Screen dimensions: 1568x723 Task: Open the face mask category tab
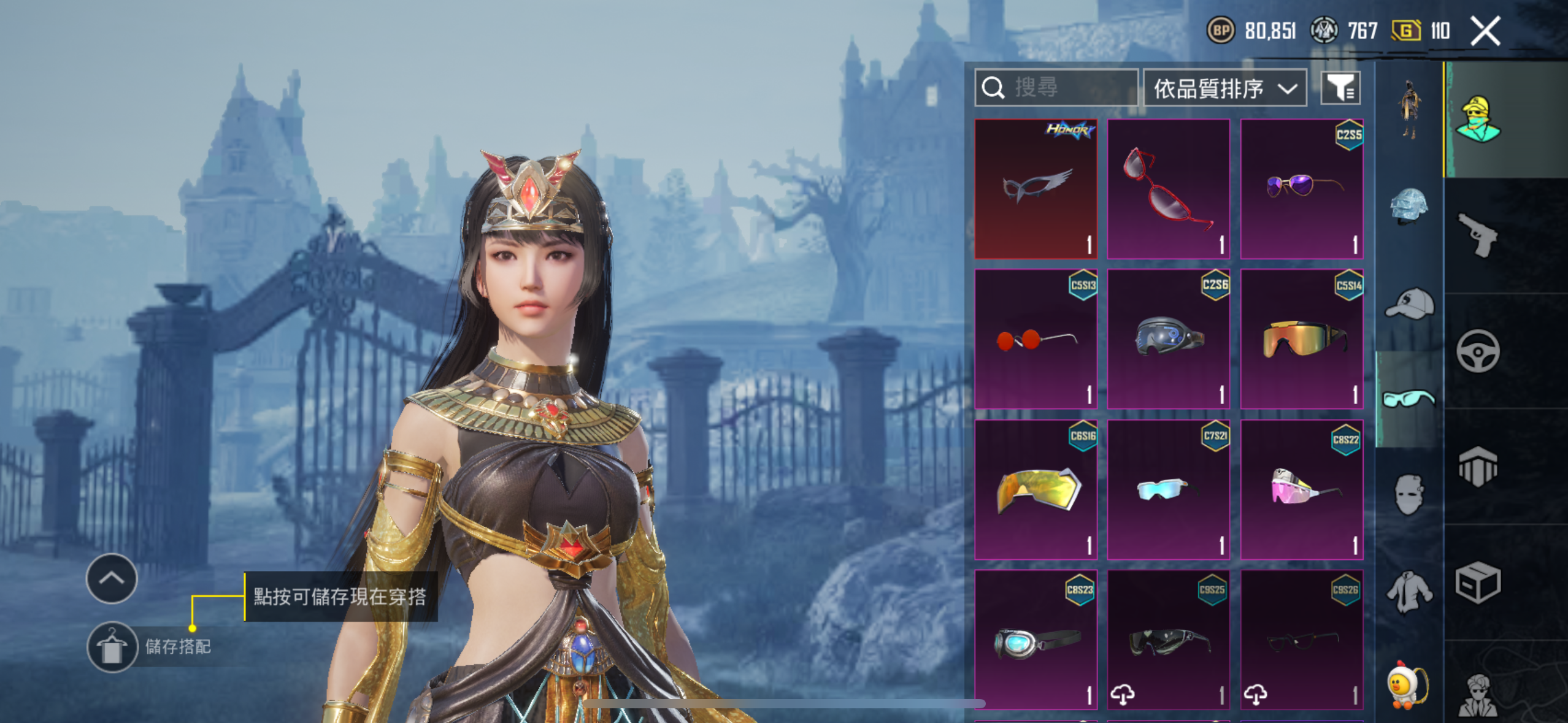click(x=1409, y=494)
